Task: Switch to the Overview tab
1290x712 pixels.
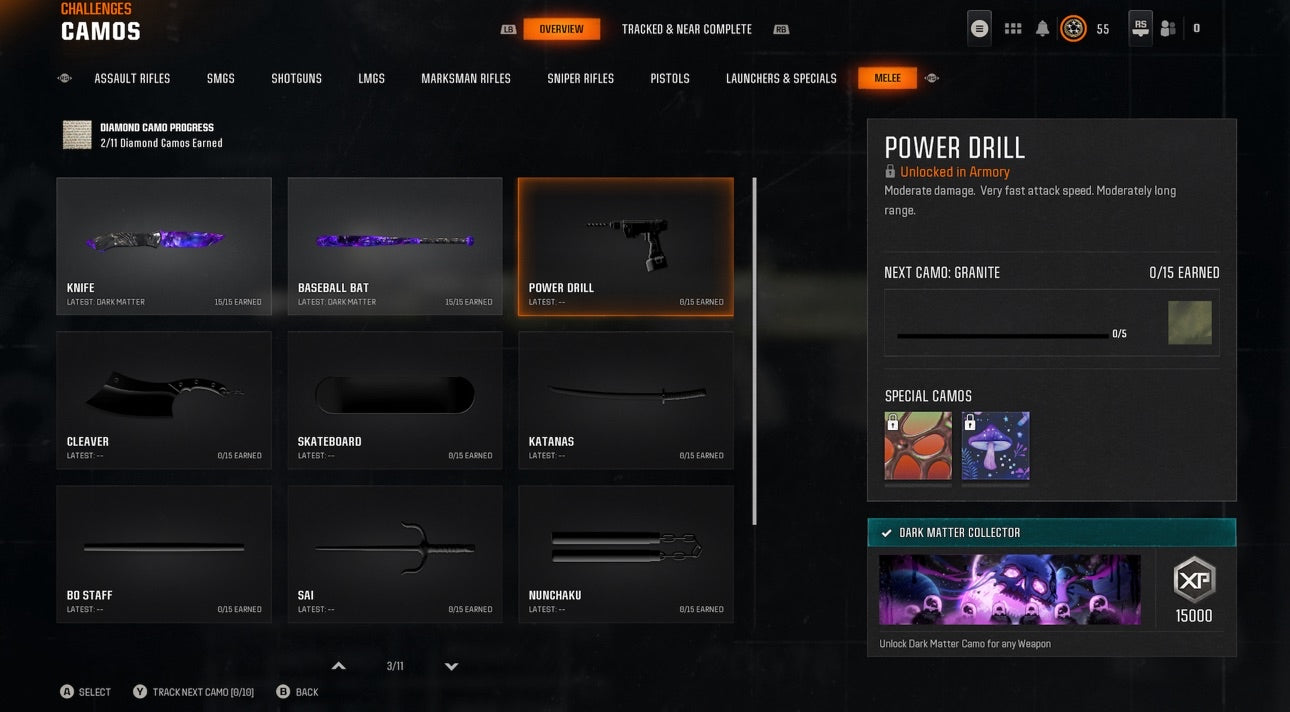Action: (x=561, y=29)
